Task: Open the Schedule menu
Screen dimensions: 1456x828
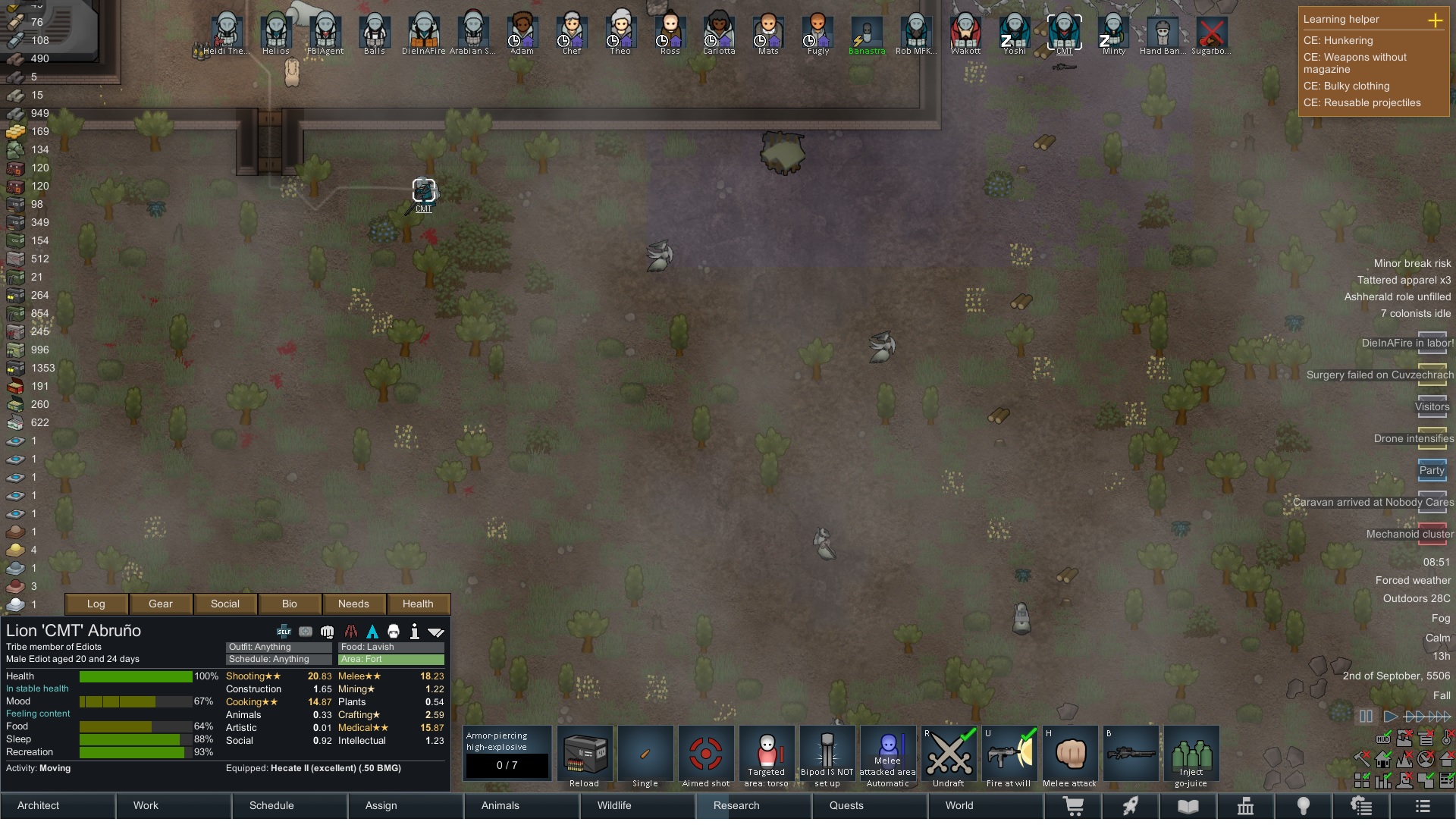Action: [271, 805]
